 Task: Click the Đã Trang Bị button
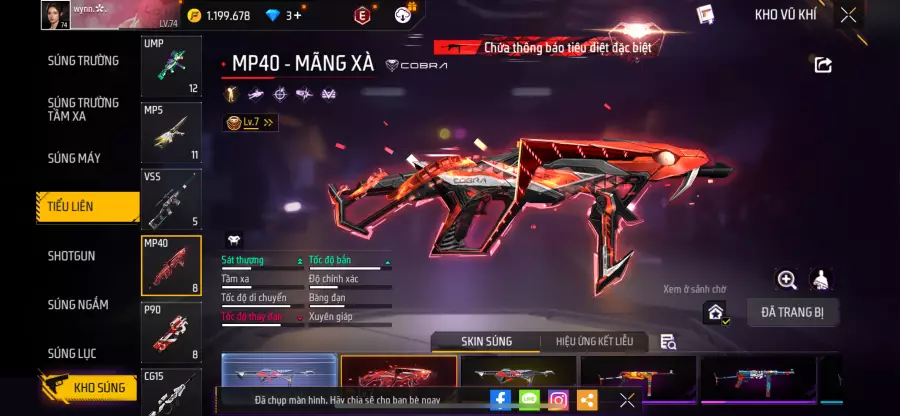792,312
